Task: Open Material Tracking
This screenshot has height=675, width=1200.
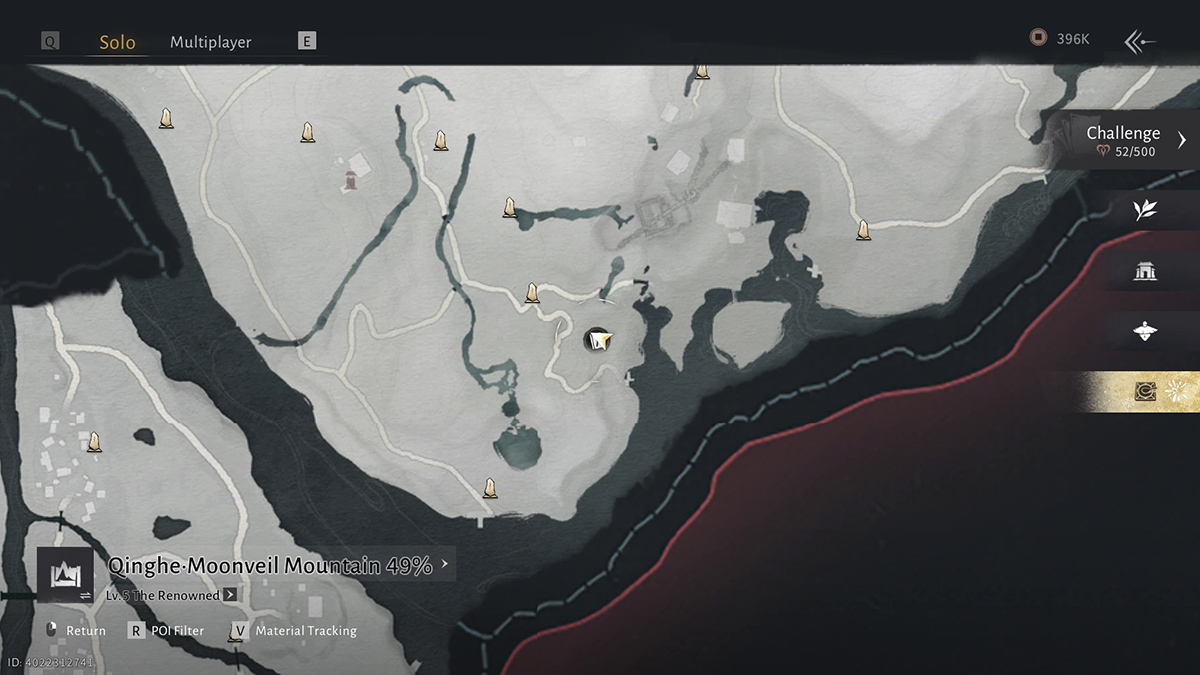Action: (x=294, y=631)
